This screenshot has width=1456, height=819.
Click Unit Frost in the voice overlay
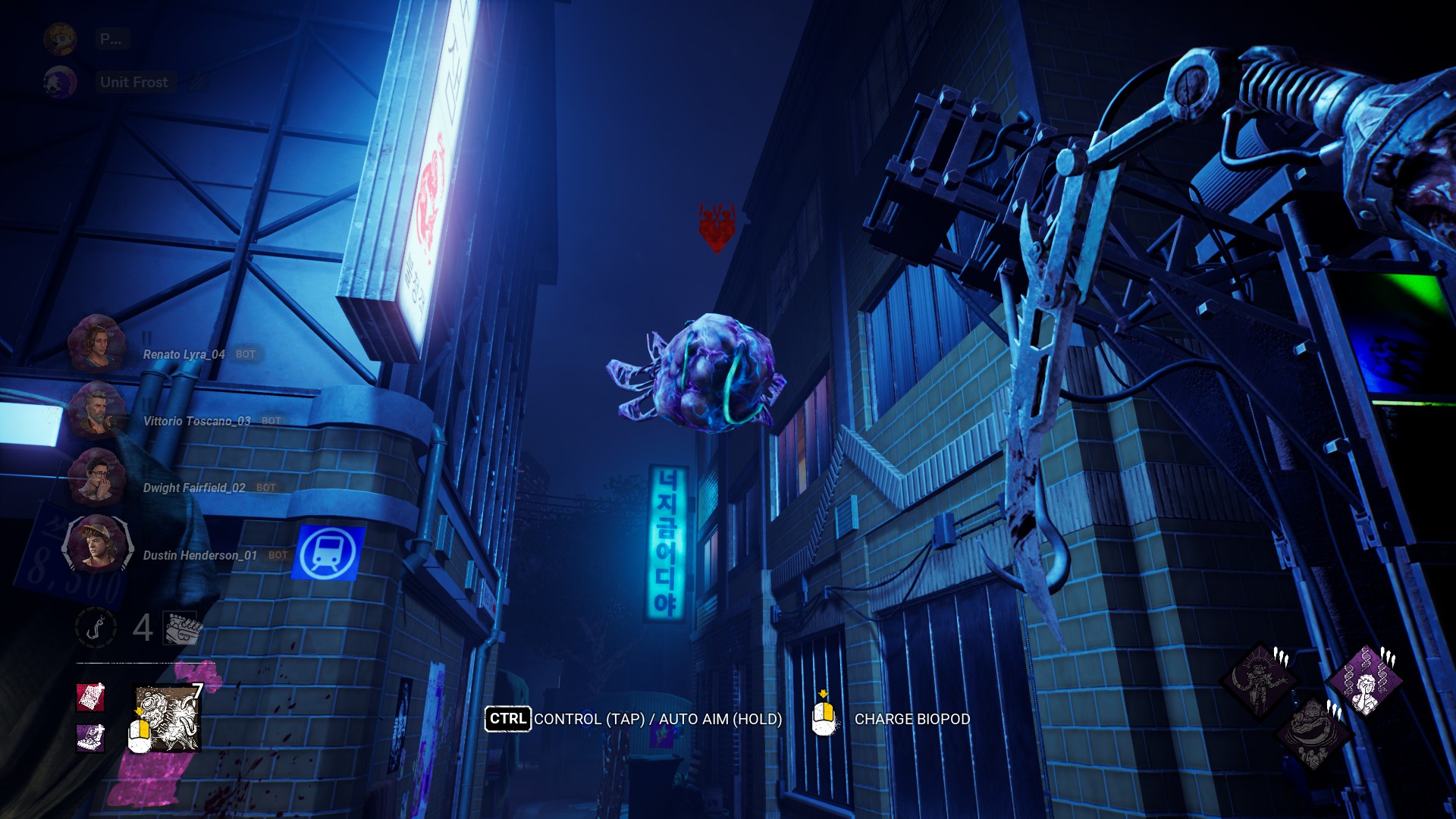coord(134,82)
